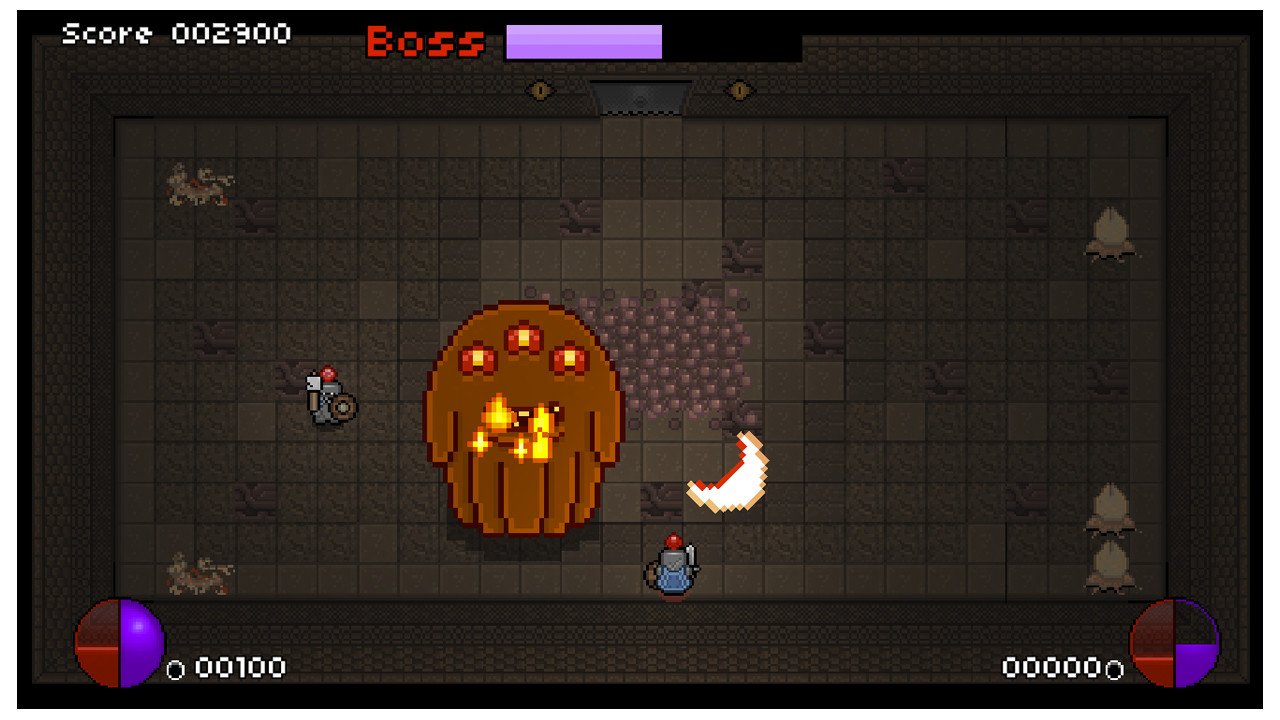Screen dimensions: 1280x720
Task: Click the boss's center red eye
Action: (x=523, y=335)
